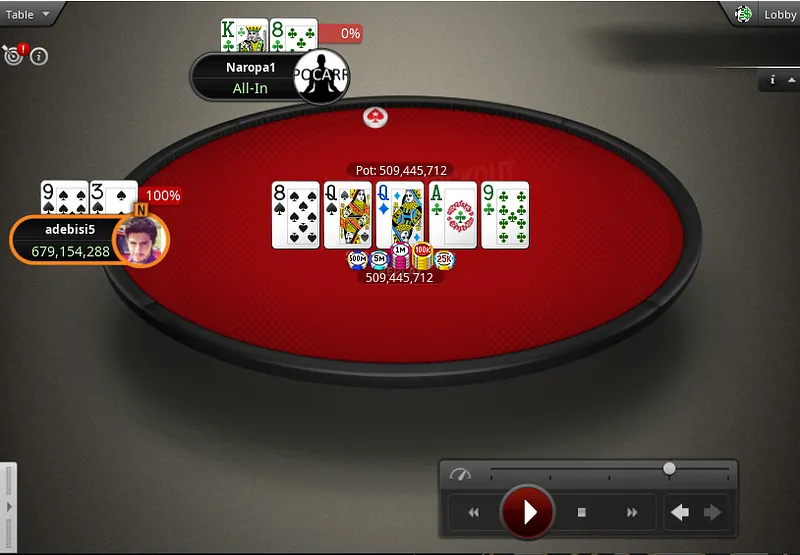The height and width of the screenshot is (555, 800).
Task: Skip to next hand with gray right arrow
Action: (x=712, y=512)
